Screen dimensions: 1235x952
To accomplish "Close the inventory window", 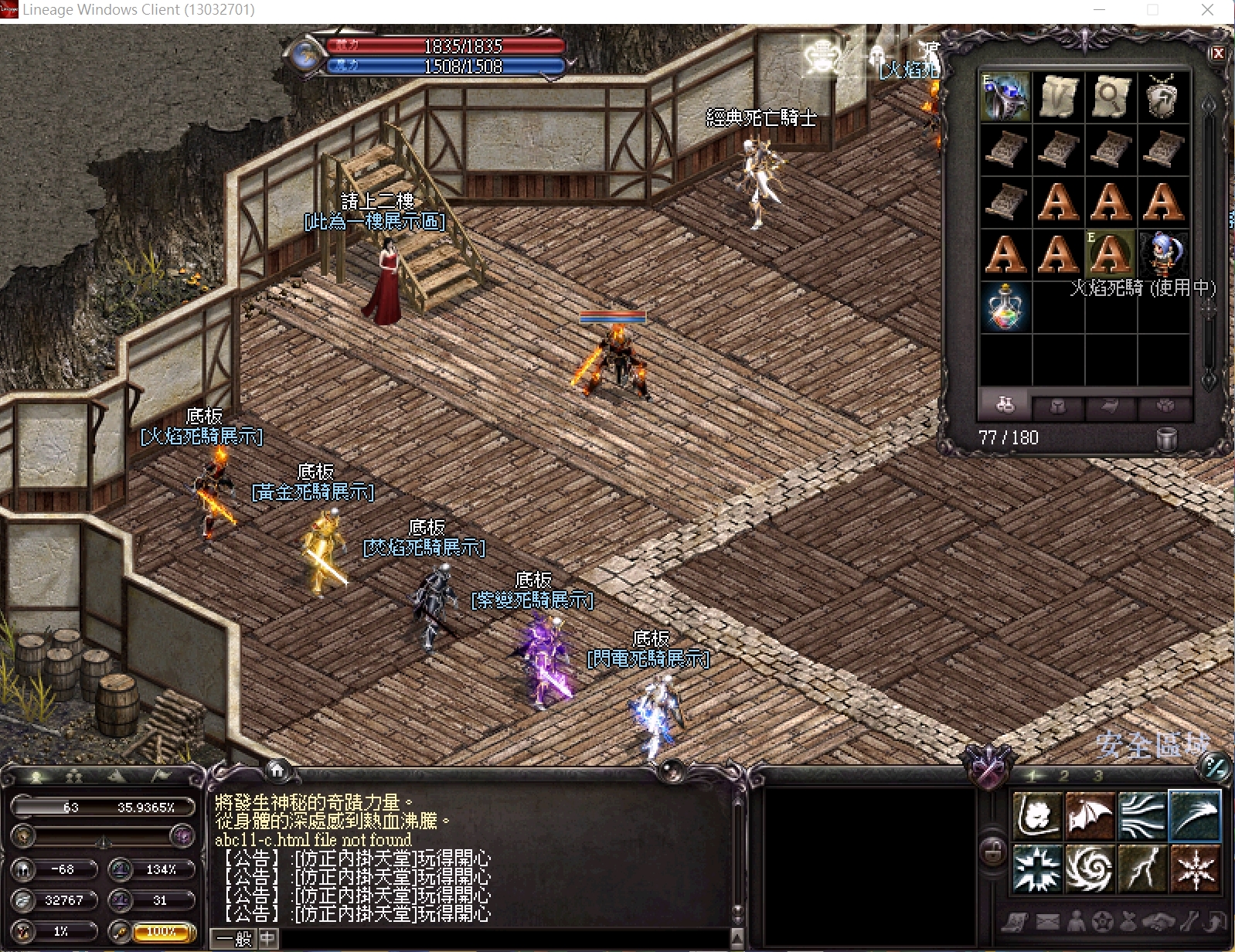I will tap(1218, 53).
